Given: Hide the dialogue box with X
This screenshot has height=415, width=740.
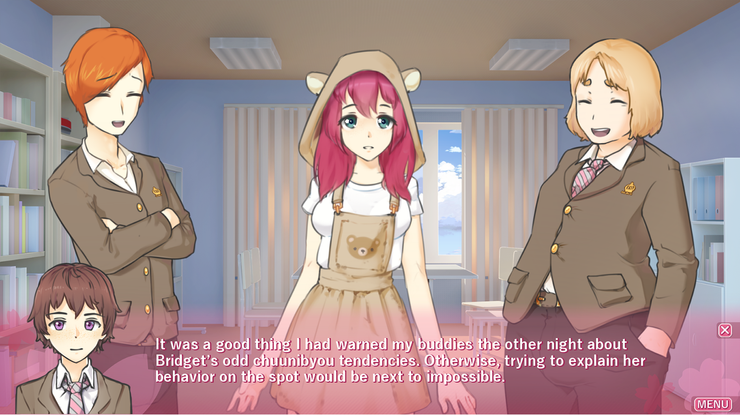Looking at the screenshot, I should [725, 330].
